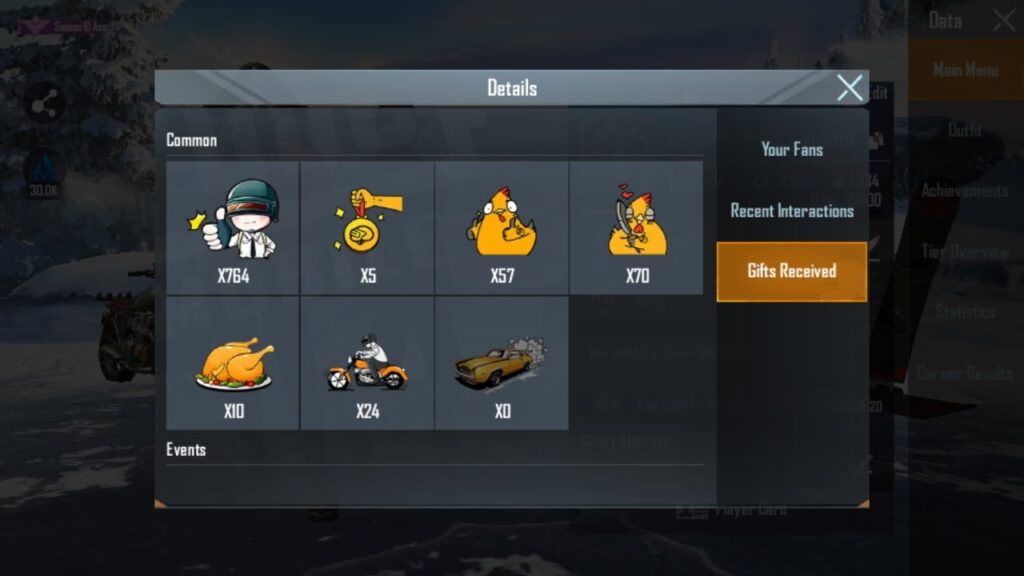This screenshot has height=576, width=1024.
Task: Choose the orange motorcycle gift tile
Action: click(x=367, y=364)
